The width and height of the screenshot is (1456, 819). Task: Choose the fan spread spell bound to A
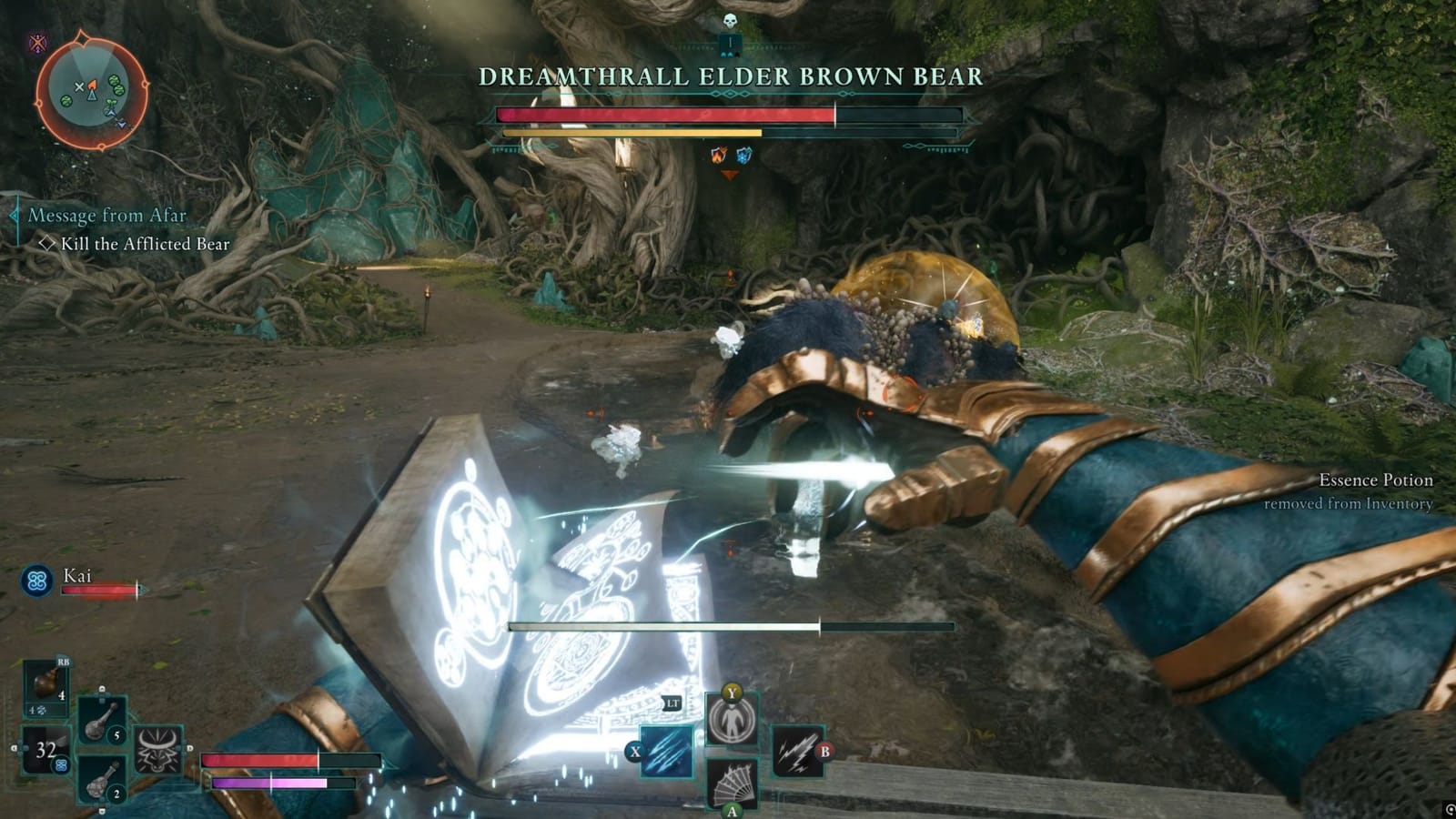[732, 784]
